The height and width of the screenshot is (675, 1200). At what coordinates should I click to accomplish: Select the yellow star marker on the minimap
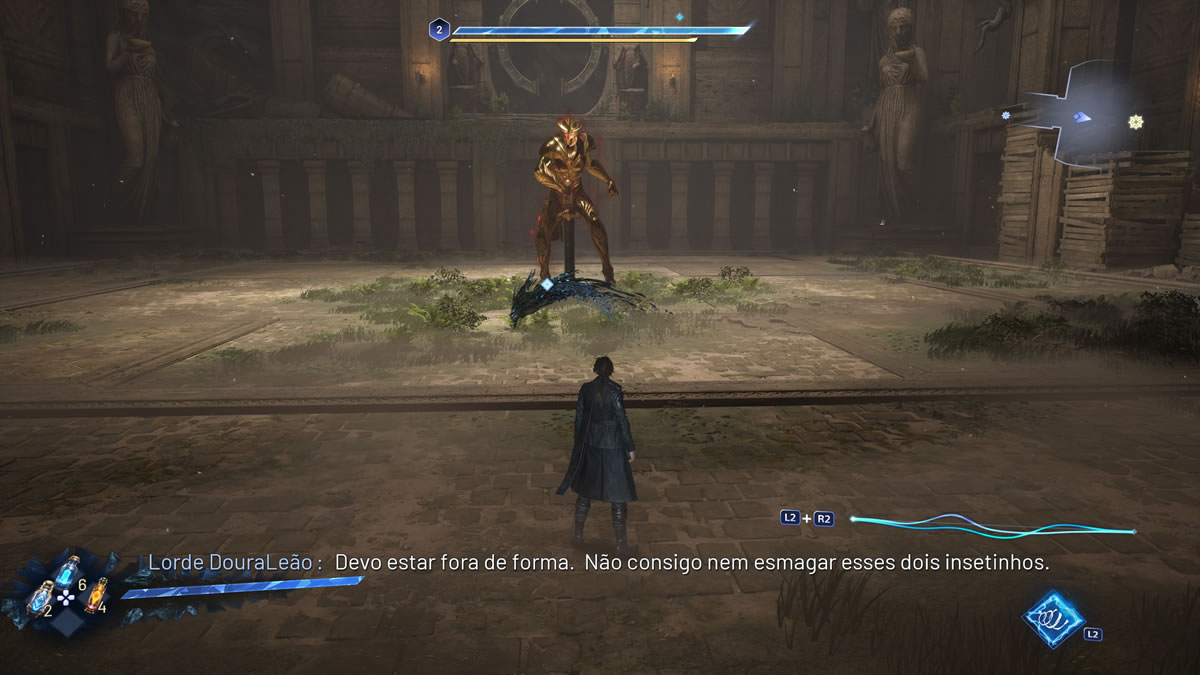pyautogui.click(x=1135, y=122)
